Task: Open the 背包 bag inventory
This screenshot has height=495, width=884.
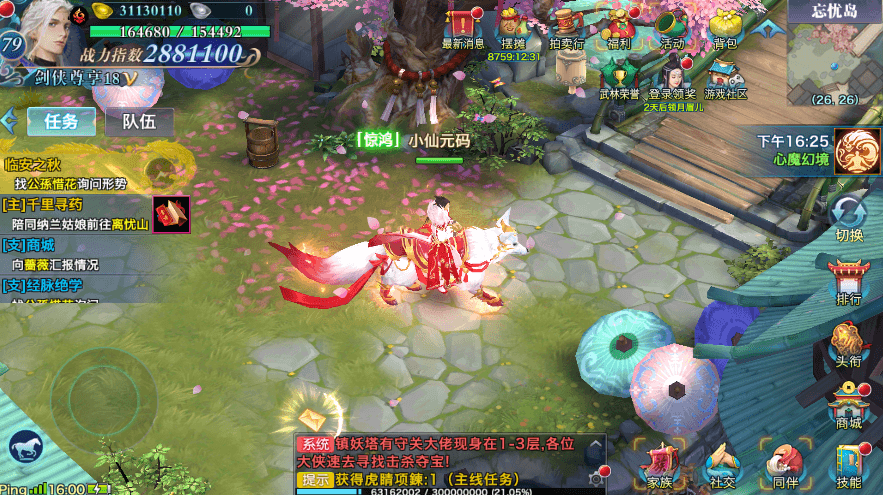Action: tap(725, 27)
